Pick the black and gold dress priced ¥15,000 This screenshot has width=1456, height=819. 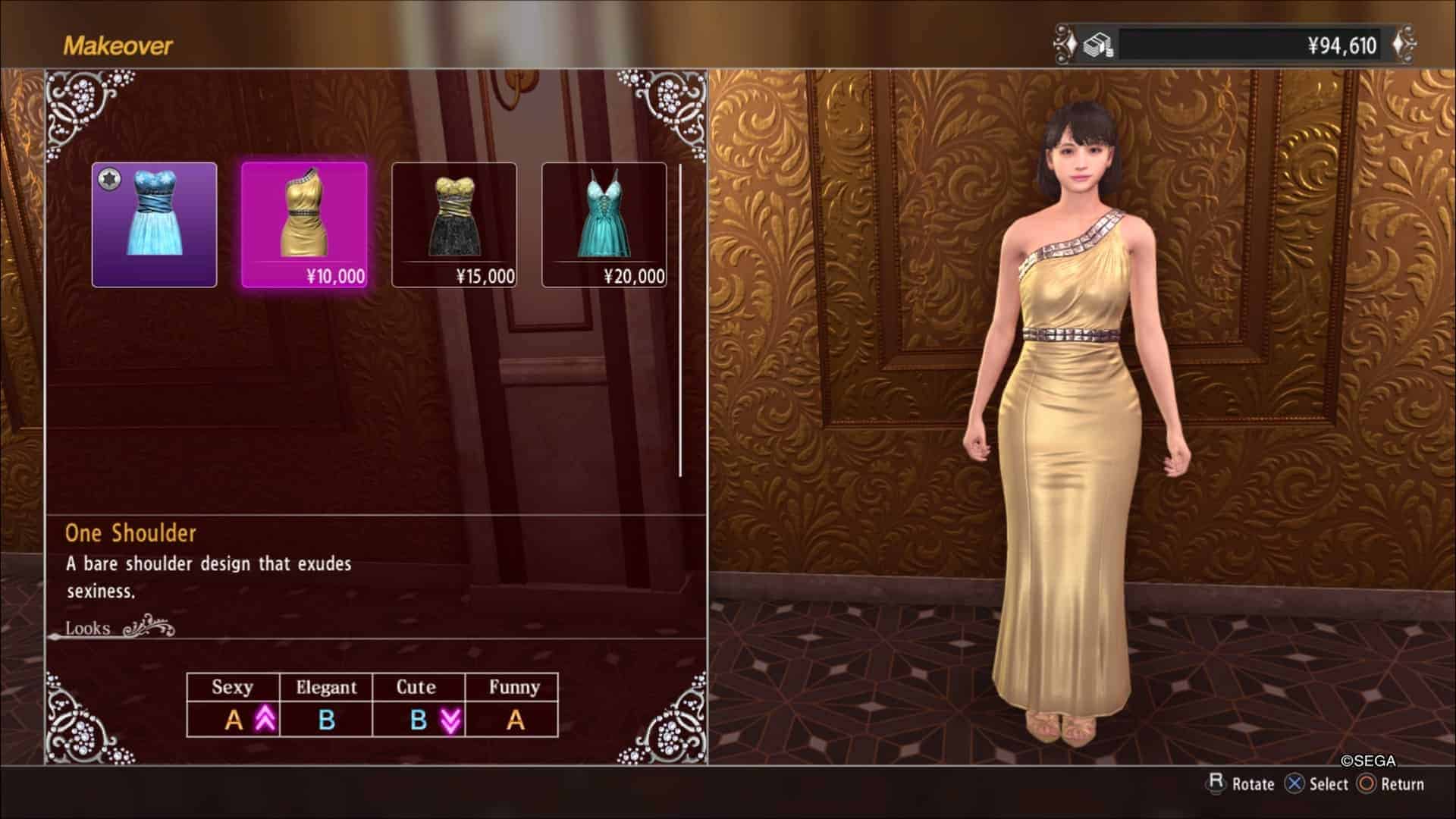click(x=453, y=224)
